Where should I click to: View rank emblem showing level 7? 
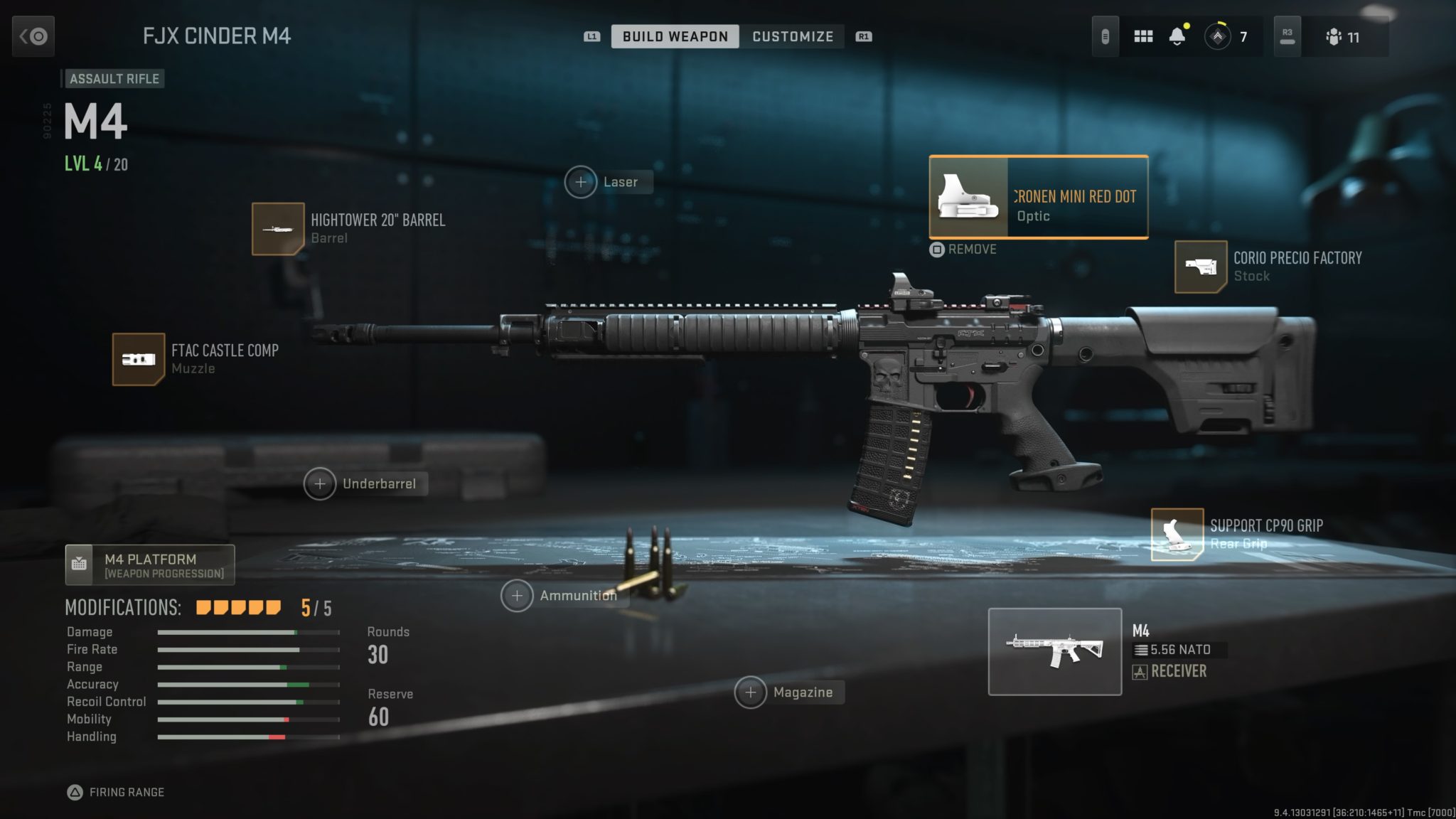(x=1217, y=36)
